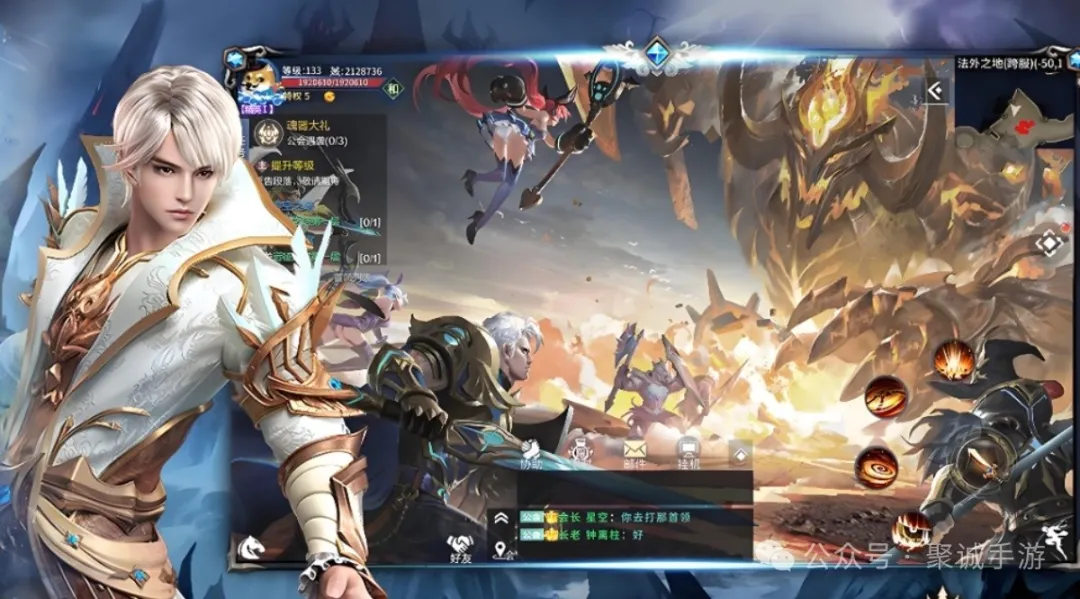Click the diamond target-switch icon below minimap

point(1049,244)
